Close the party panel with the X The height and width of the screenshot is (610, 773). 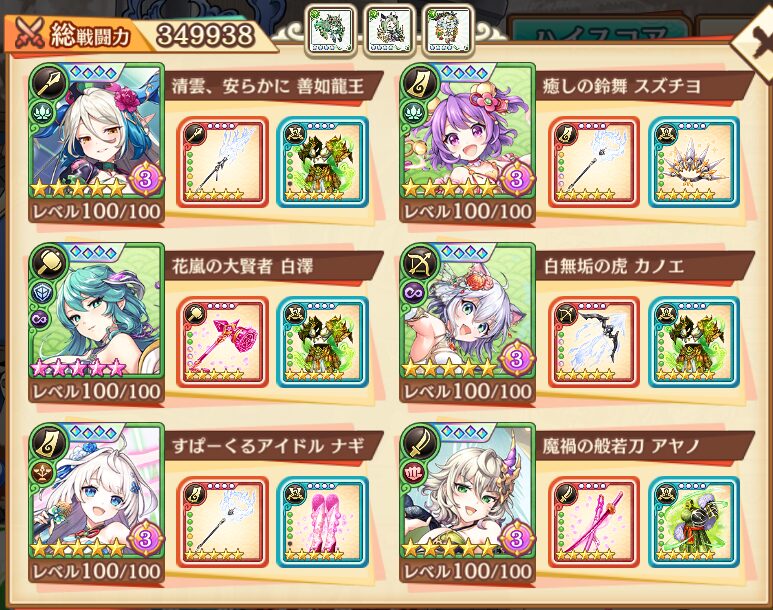click(x=752, y=38)
